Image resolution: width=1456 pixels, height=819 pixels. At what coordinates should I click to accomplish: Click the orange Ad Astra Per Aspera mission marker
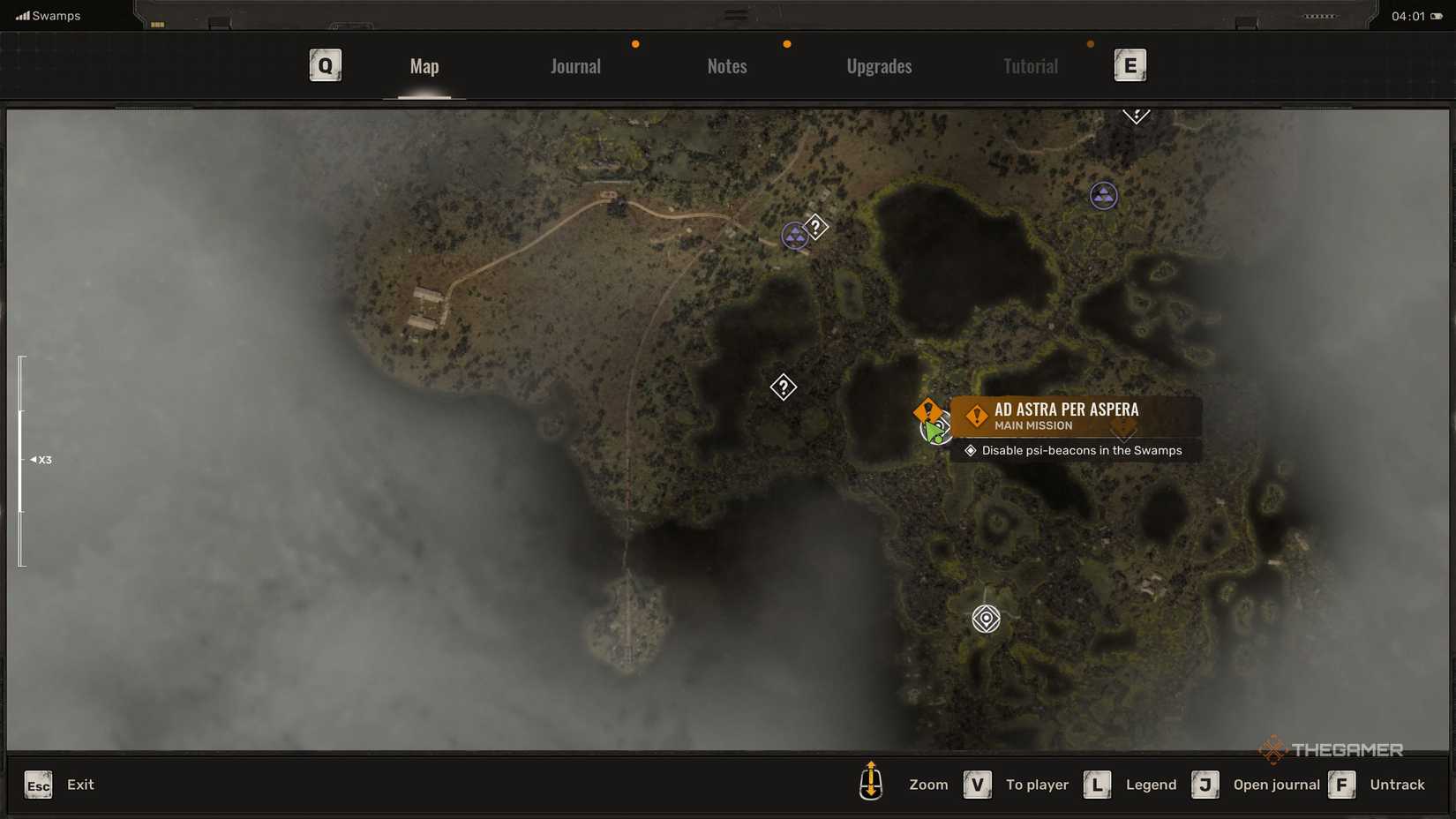point(928,409)
